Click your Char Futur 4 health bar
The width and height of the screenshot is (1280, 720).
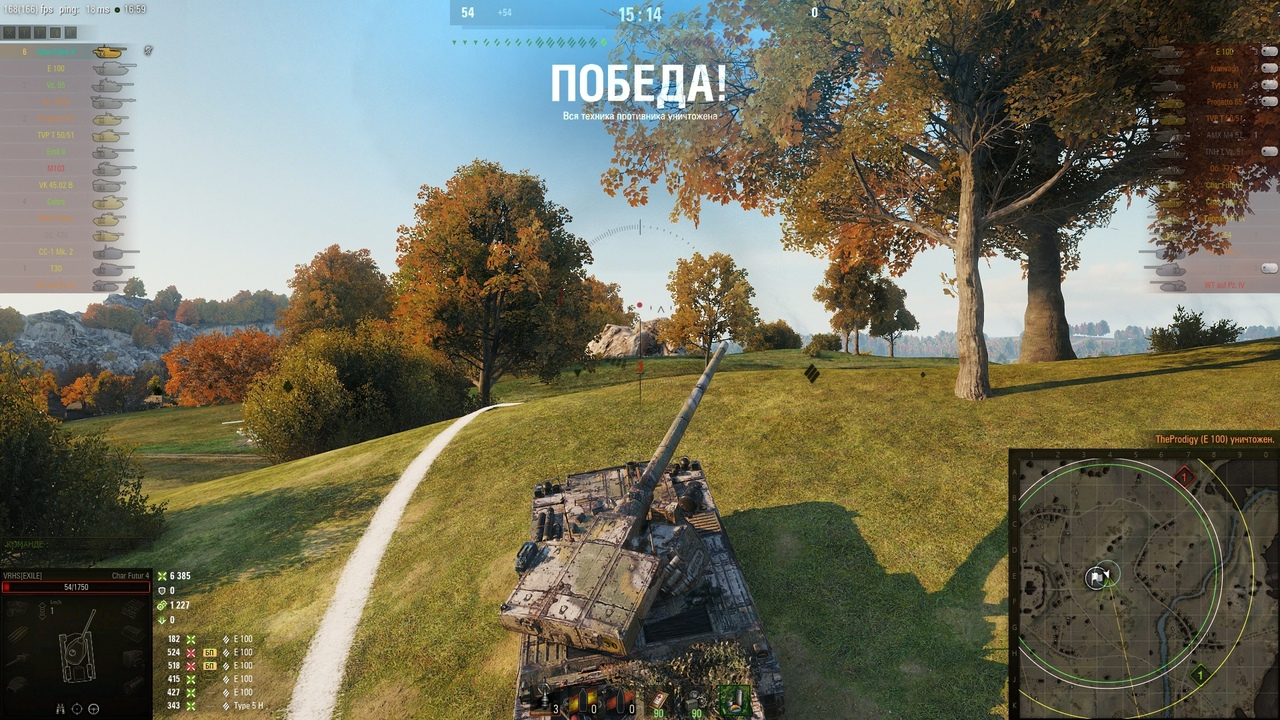[x=76, y=587]
